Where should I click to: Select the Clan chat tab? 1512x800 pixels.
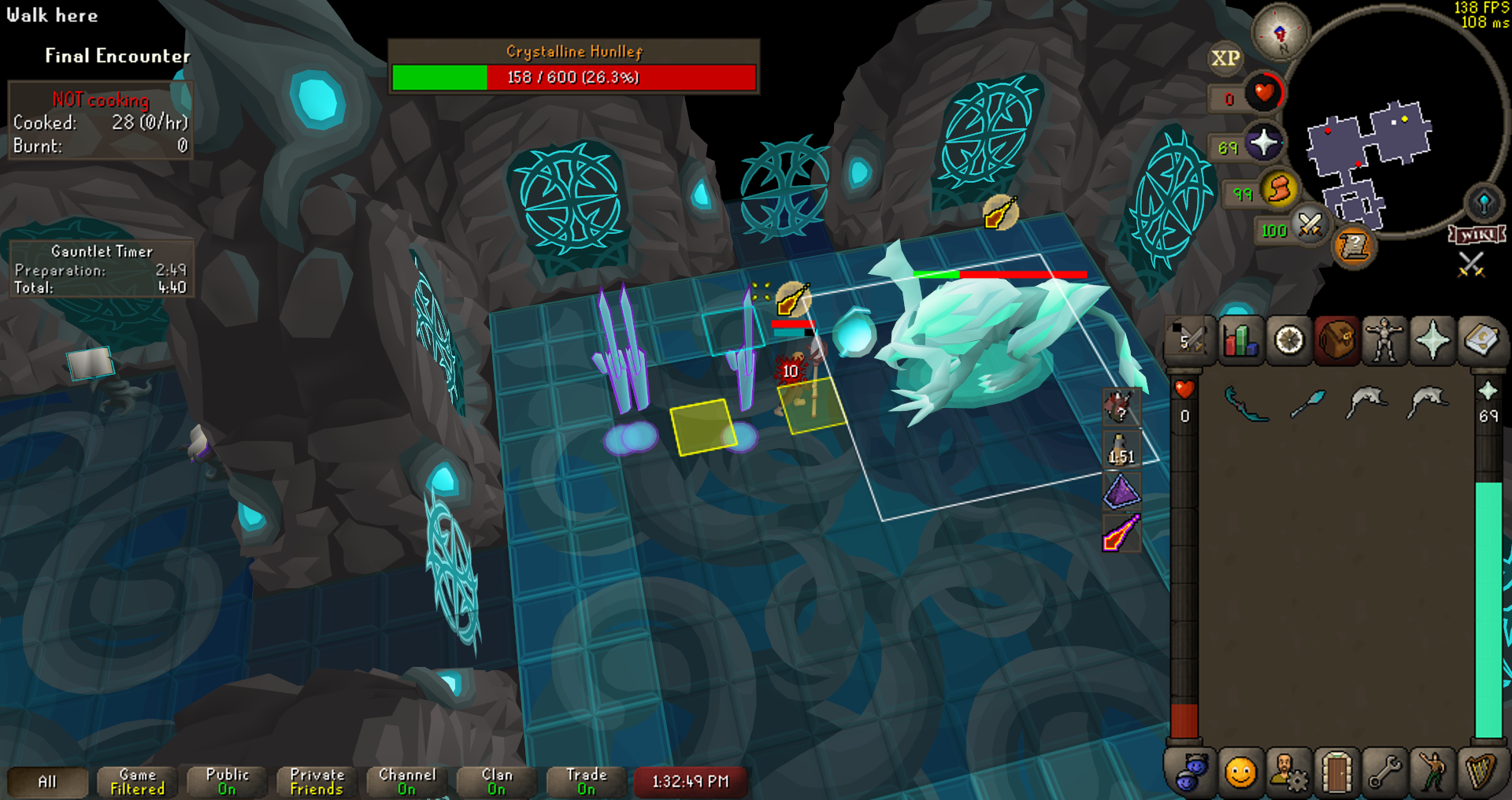496,781
